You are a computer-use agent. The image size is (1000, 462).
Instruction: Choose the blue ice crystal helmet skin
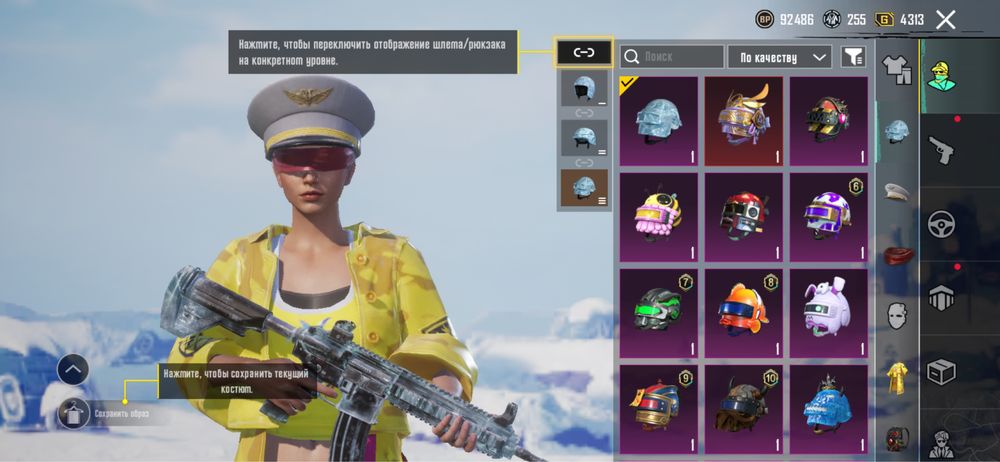(x=828, y=405)
